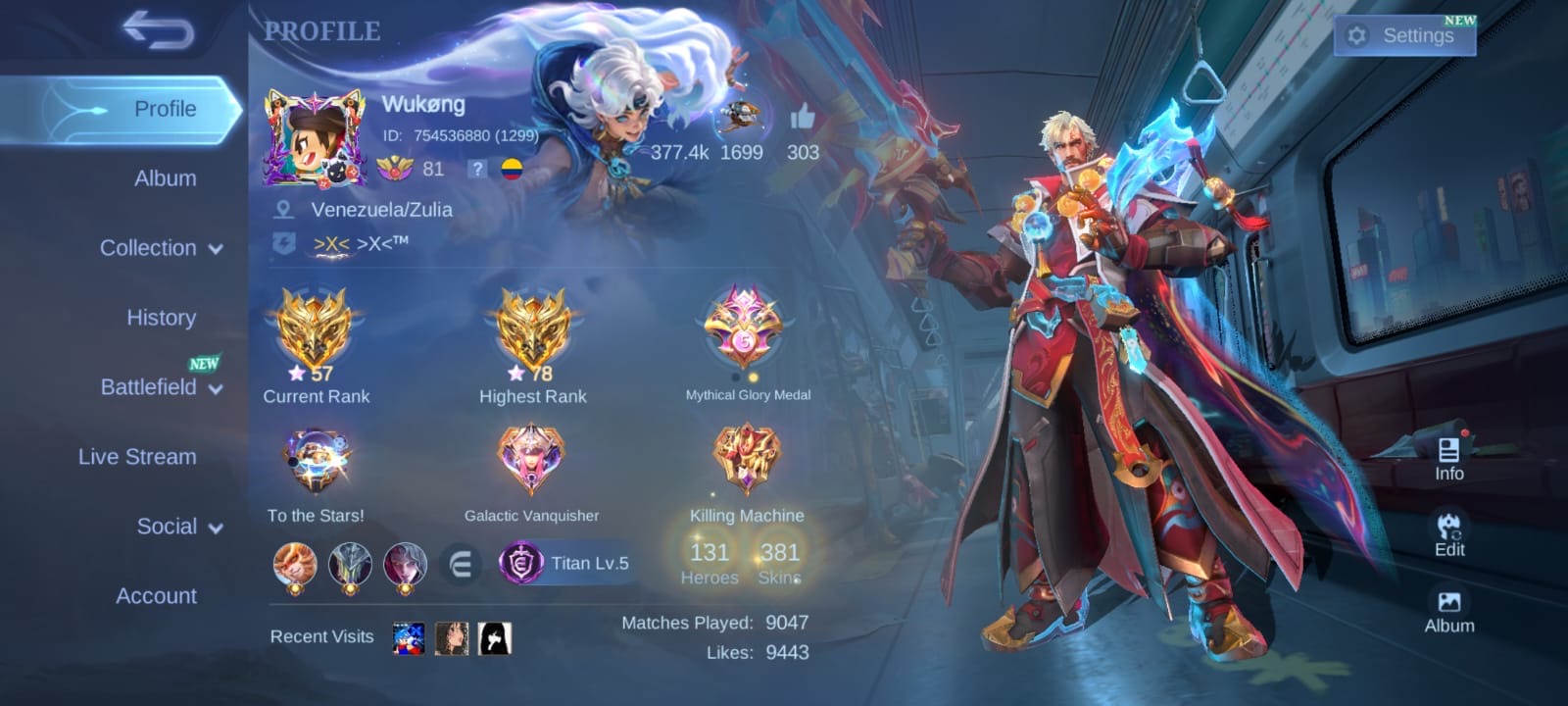Open the Info button beside the hero

click(x=1448, y=459)
